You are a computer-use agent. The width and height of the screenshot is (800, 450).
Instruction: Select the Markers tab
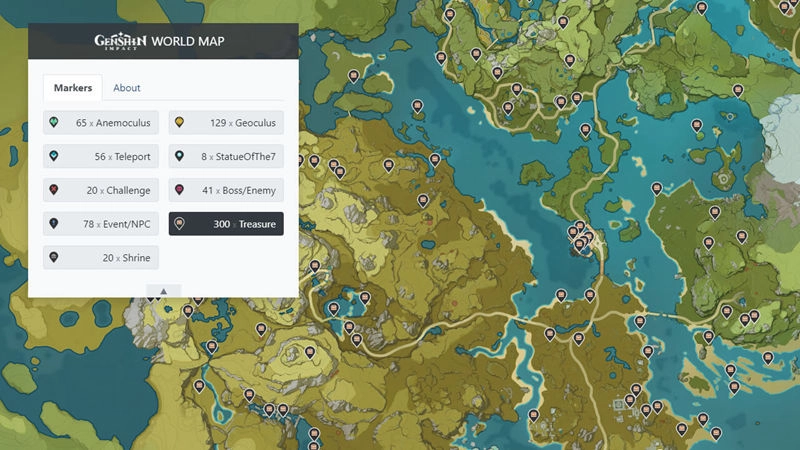(73, 88)
